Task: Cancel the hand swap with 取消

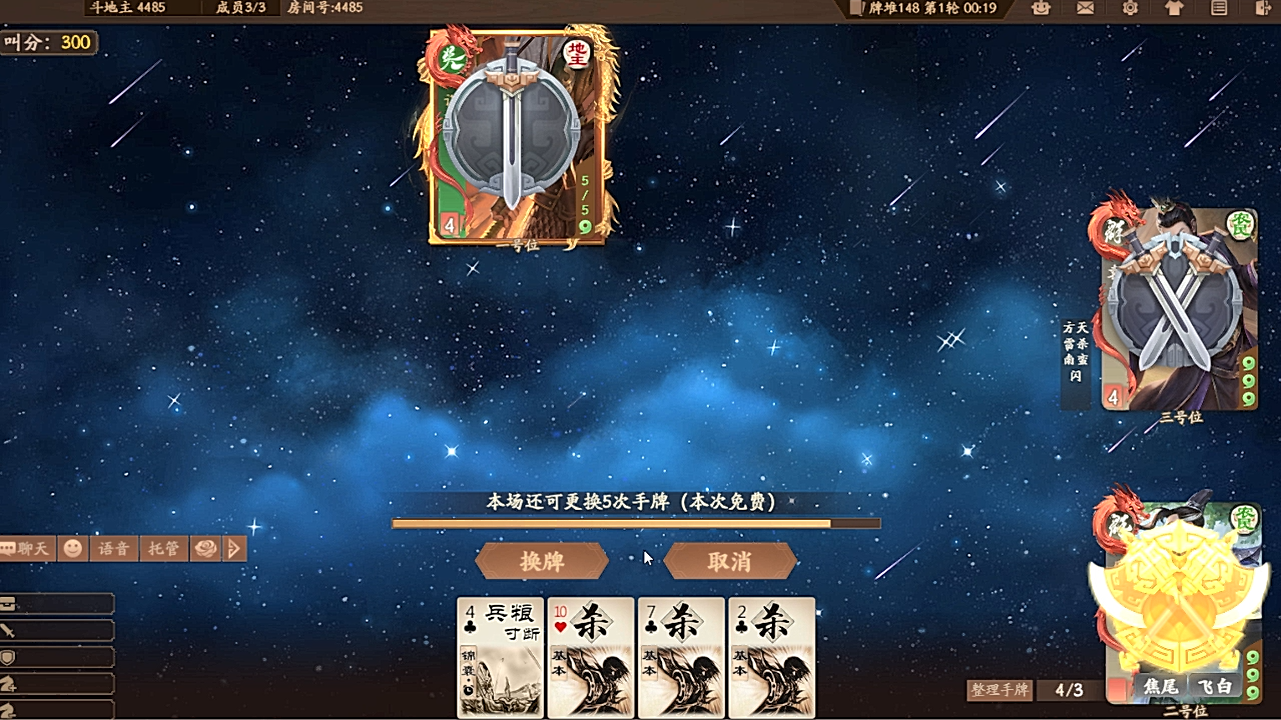Action: [x=730, y=561]
